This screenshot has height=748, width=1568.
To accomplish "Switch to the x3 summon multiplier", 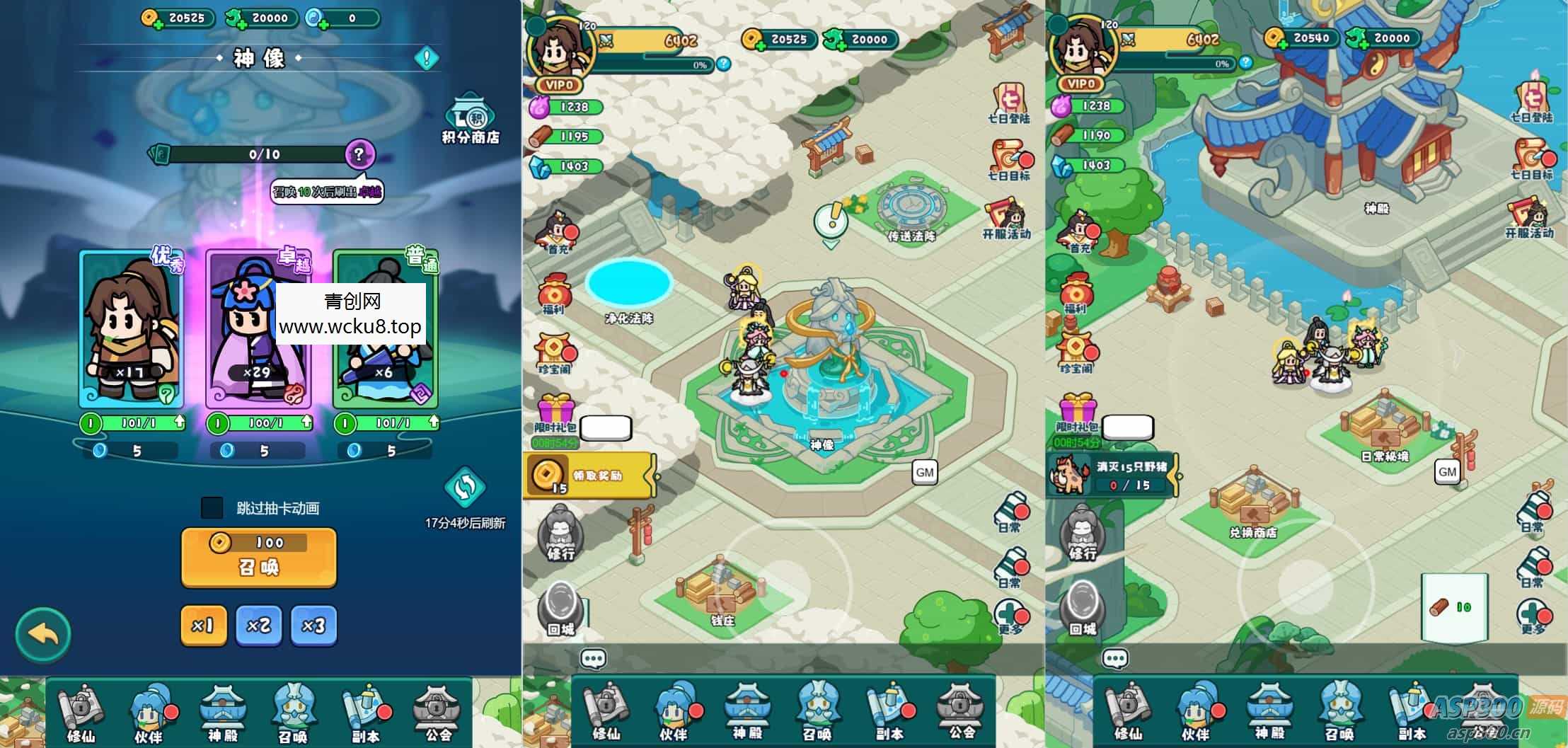I will (313, 626).
